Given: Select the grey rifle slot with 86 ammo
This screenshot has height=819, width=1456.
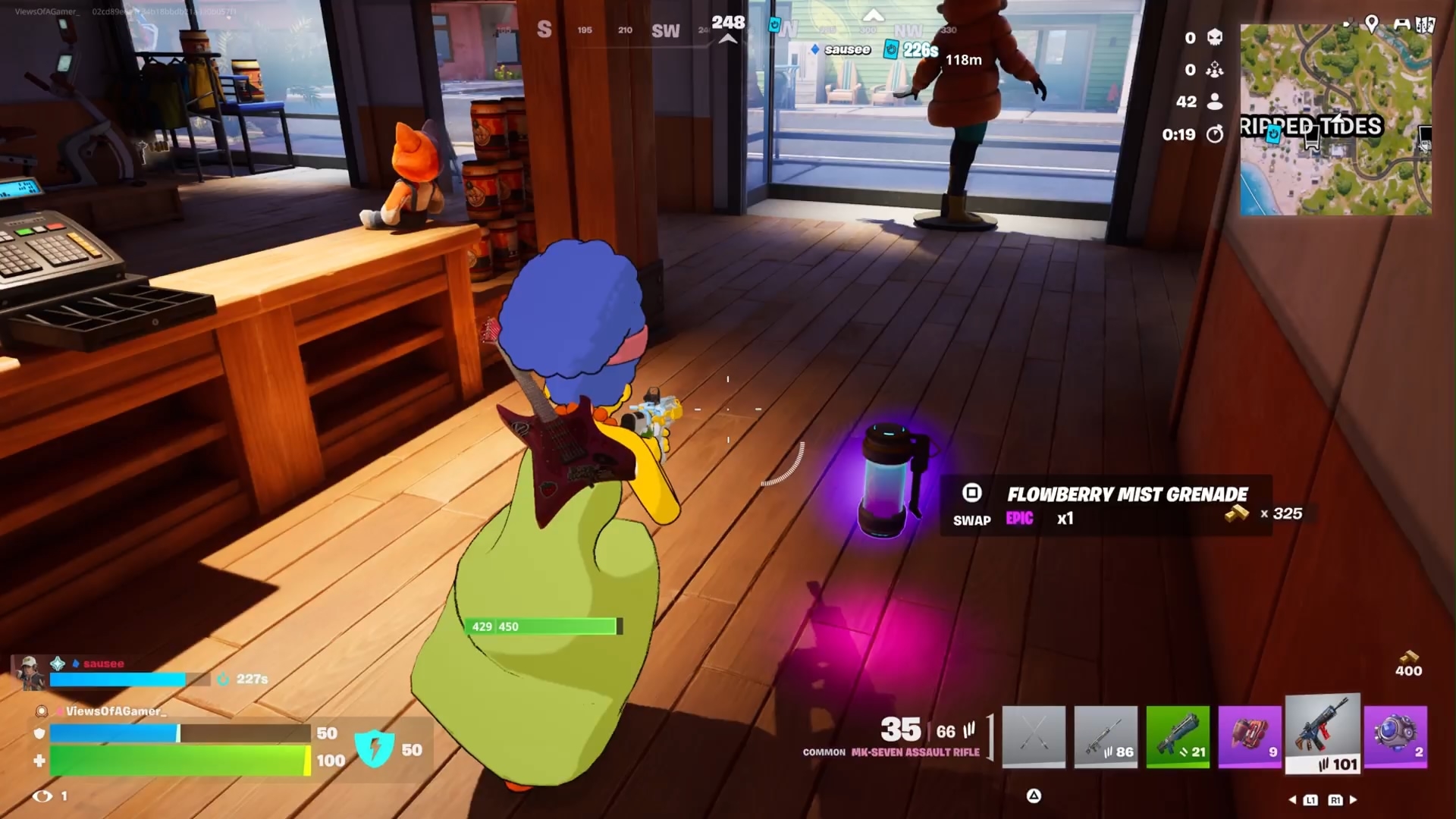Looking at the screenshot, I should 1106,736.
